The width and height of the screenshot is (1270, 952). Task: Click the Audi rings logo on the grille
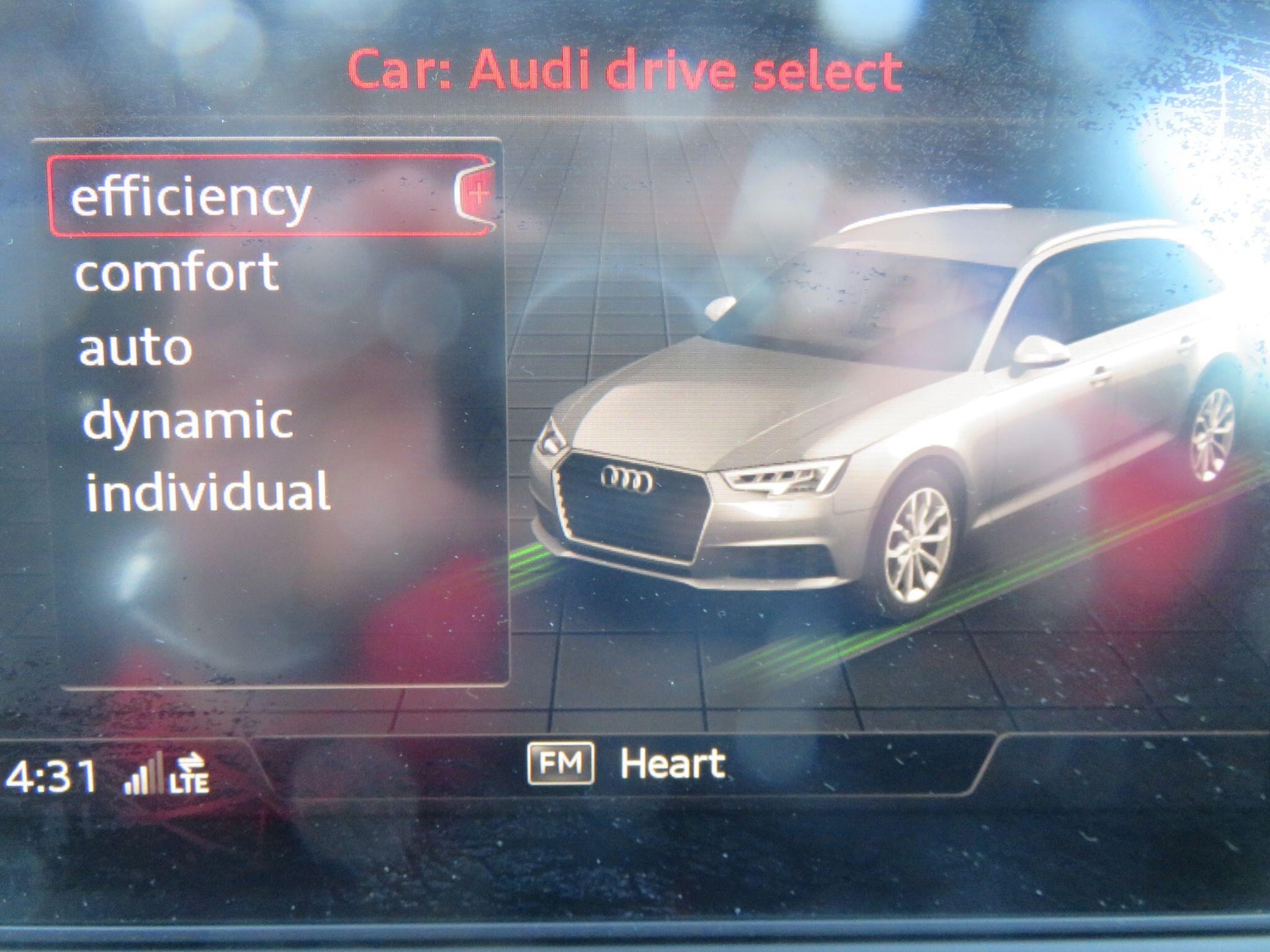[x=627, y=480]
